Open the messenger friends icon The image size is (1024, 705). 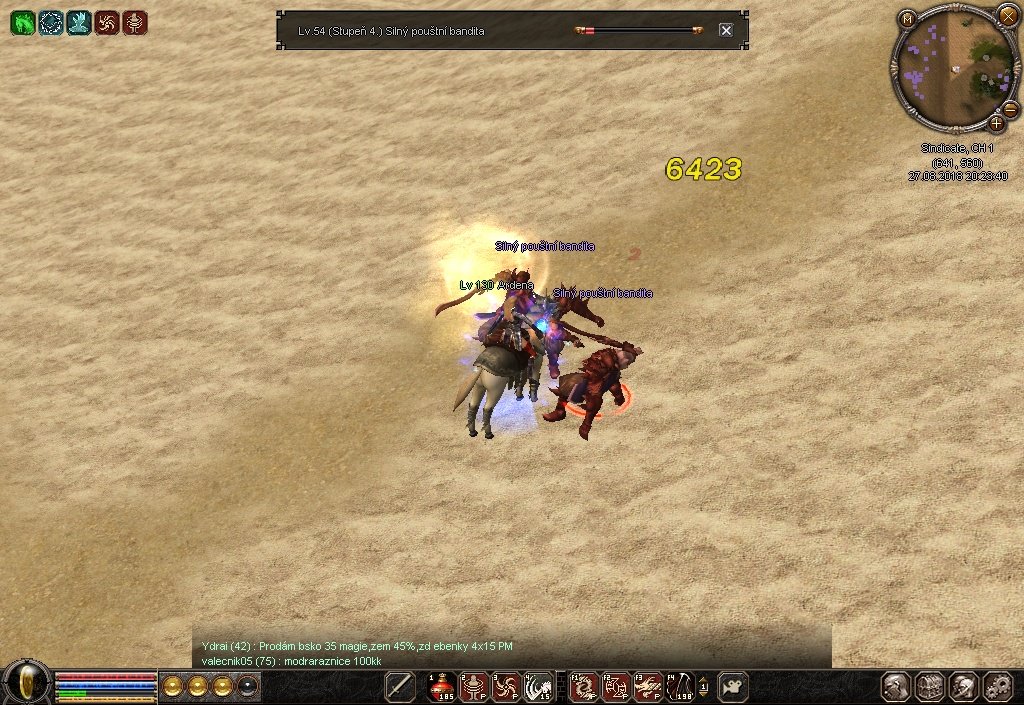pyautogui.click(x=964, y=687)
